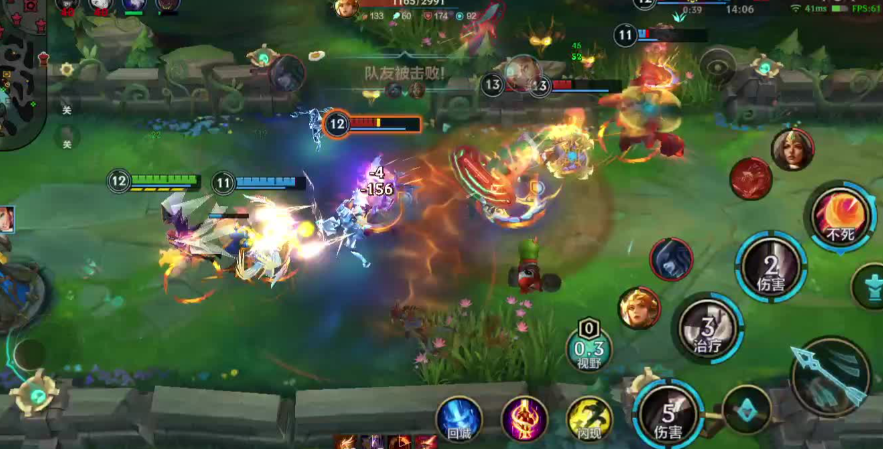Tap the upper 关 toggle button
The image size is (883, 449).
click(x=67, y=109)
